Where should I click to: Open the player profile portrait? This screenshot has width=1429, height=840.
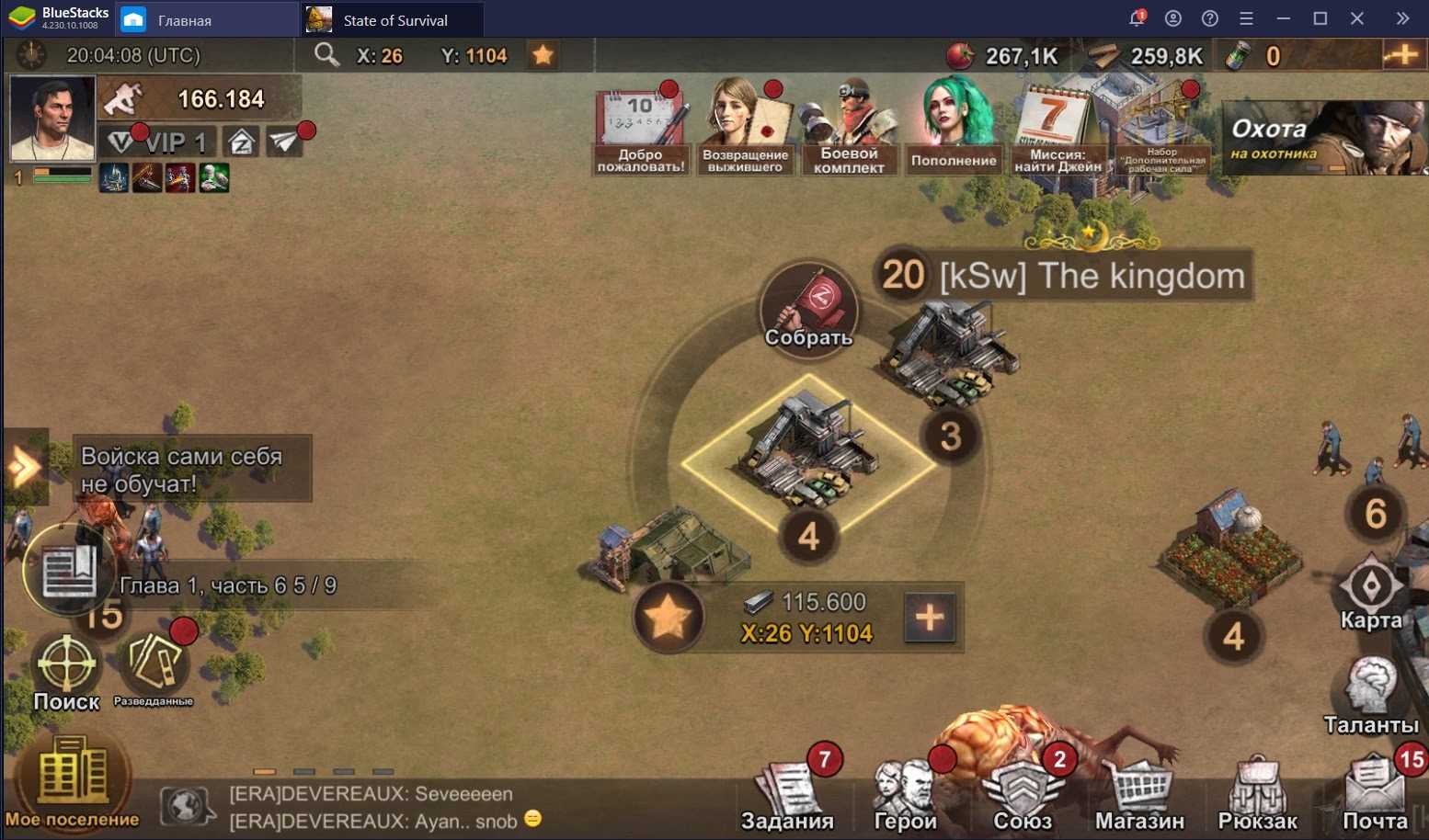[52, 119]
